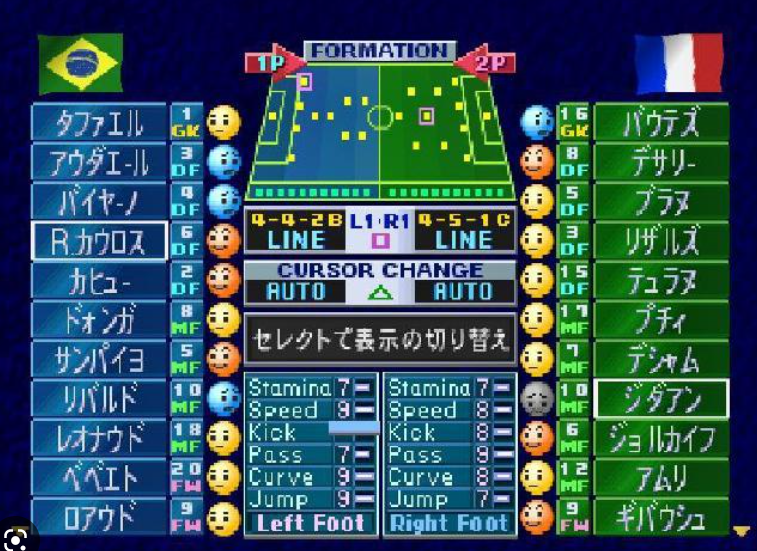Select Brazil forward number 20 Bebeto

coord(100,478)
